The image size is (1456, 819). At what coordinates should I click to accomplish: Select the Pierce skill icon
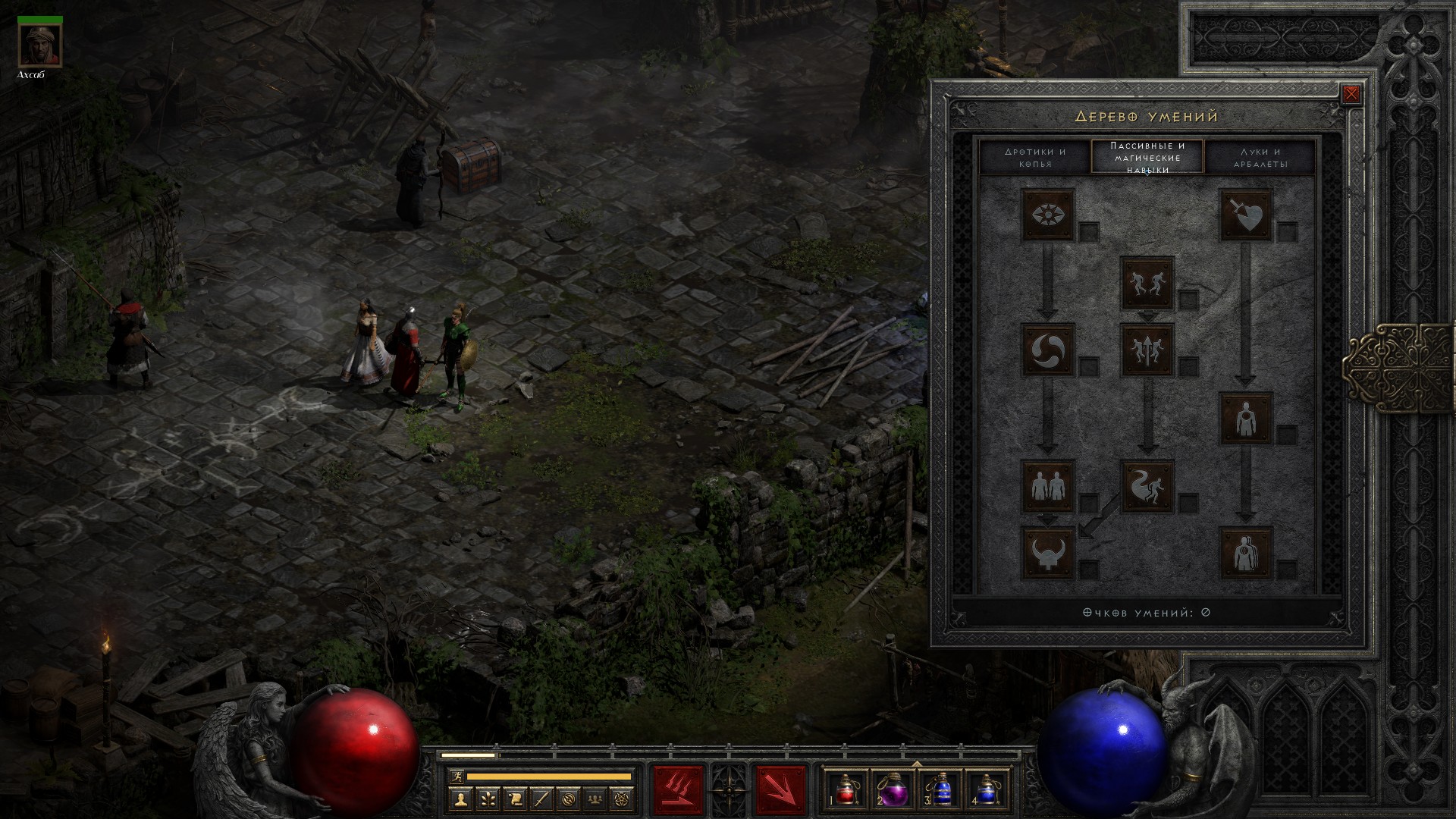point(1245,552)
